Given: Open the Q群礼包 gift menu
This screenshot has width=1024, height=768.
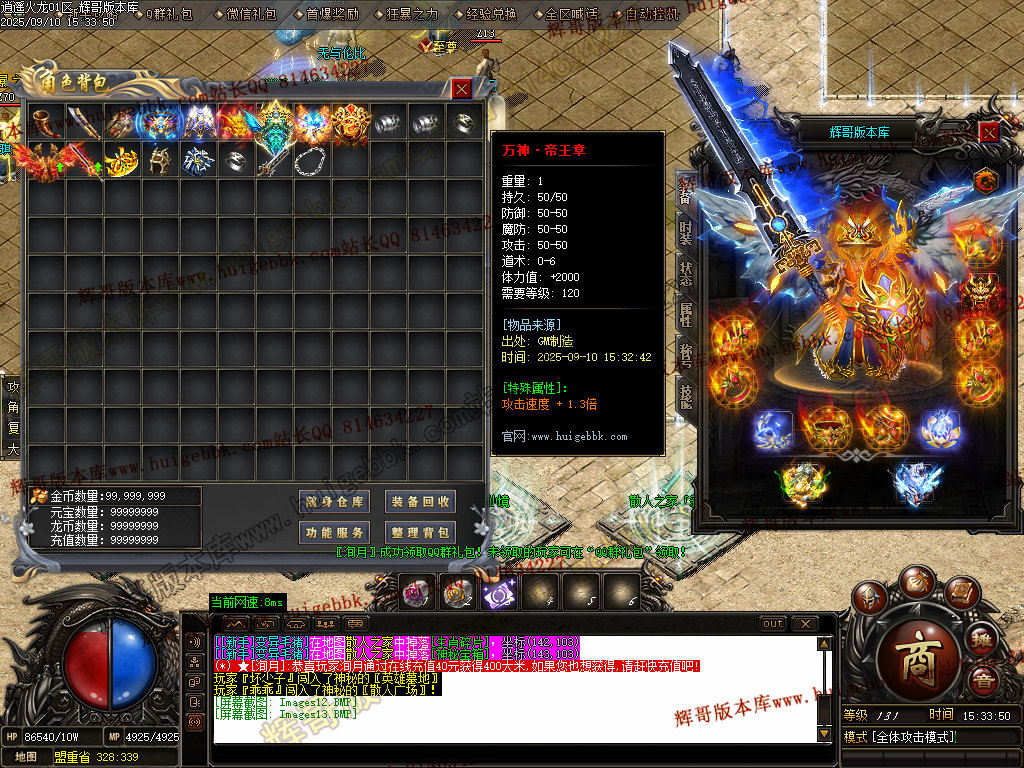Looking at the screenshot, I should pos(170,14).
